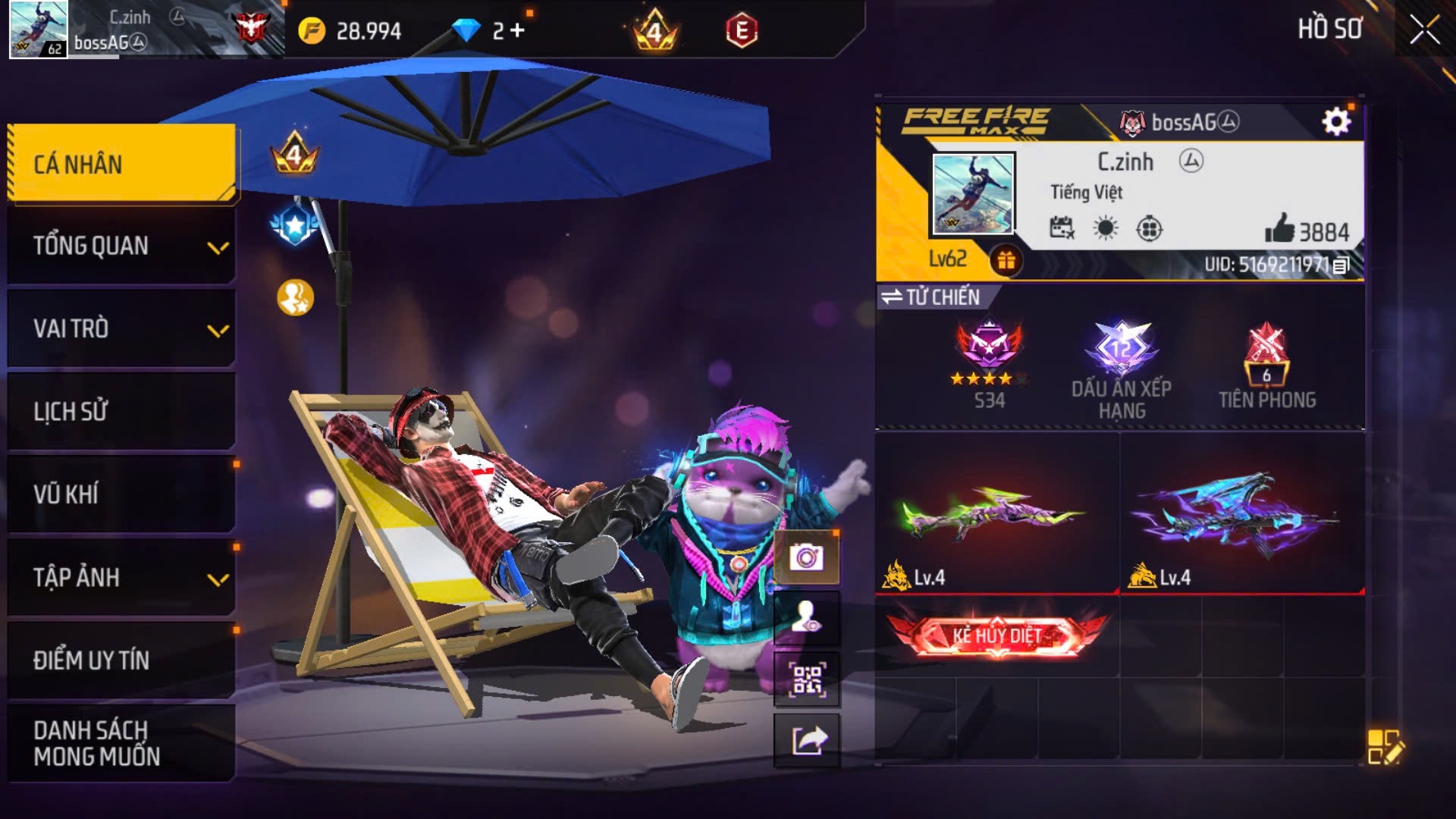Open profile settings gear icon
Image resolution: width=1456 pixels, height=819 pixels.
point(1336,121)
